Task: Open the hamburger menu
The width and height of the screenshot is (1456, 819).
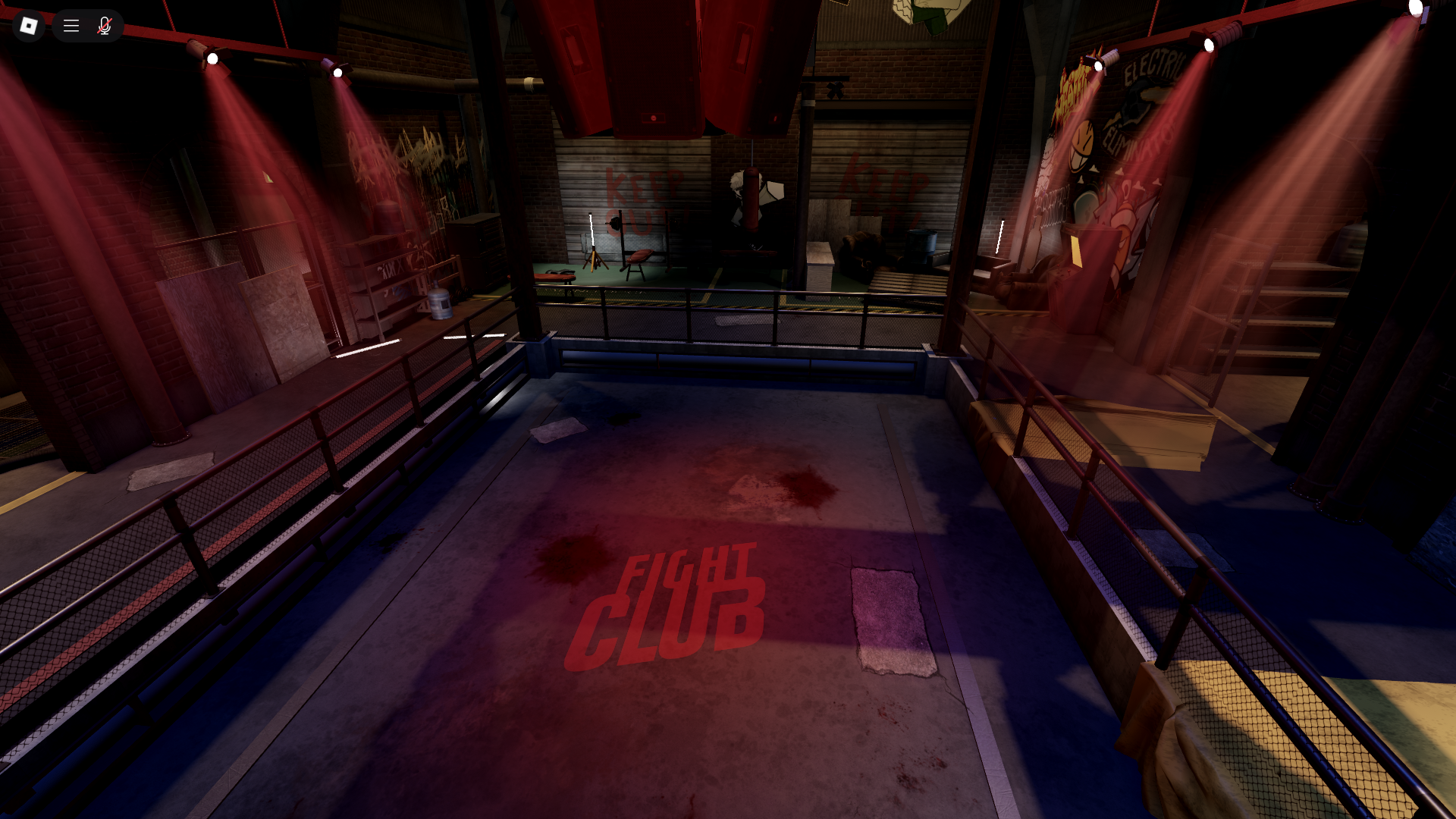Action: [x=71, y=26]
